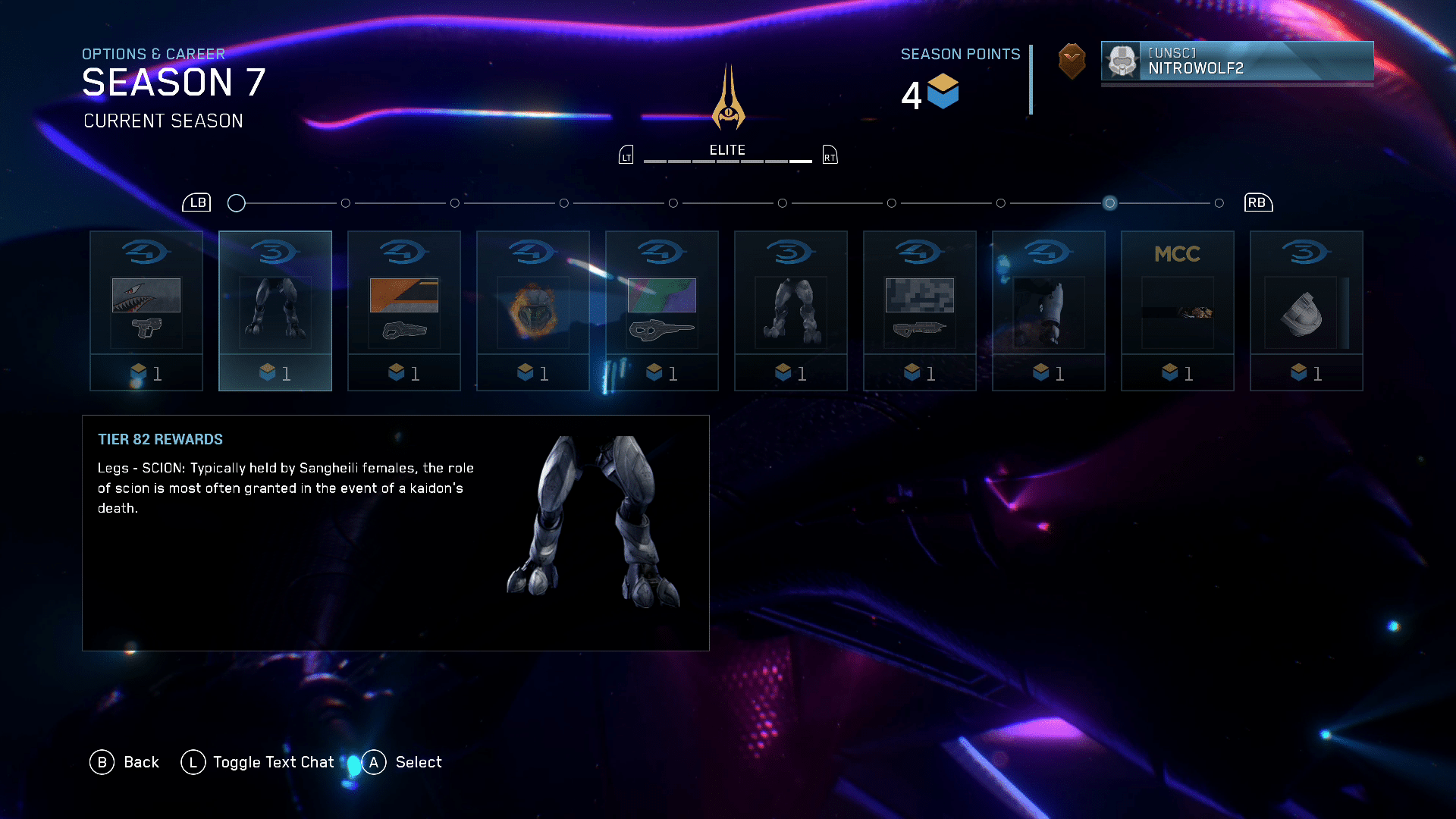Select the flaming helmet reward tile
The image size is (1456, 819).
(x=533, y=311)
